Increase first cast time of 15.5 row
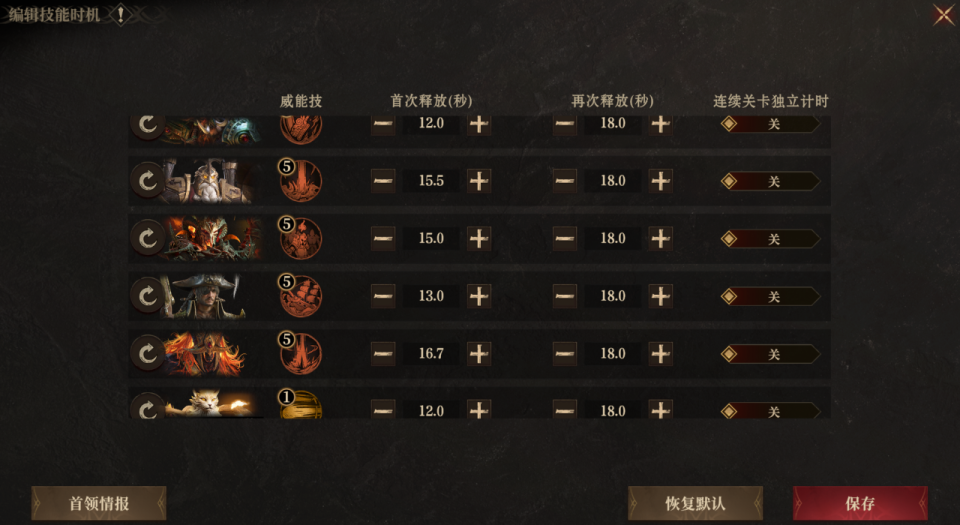The image size is (960, 525). pos(479,181)
